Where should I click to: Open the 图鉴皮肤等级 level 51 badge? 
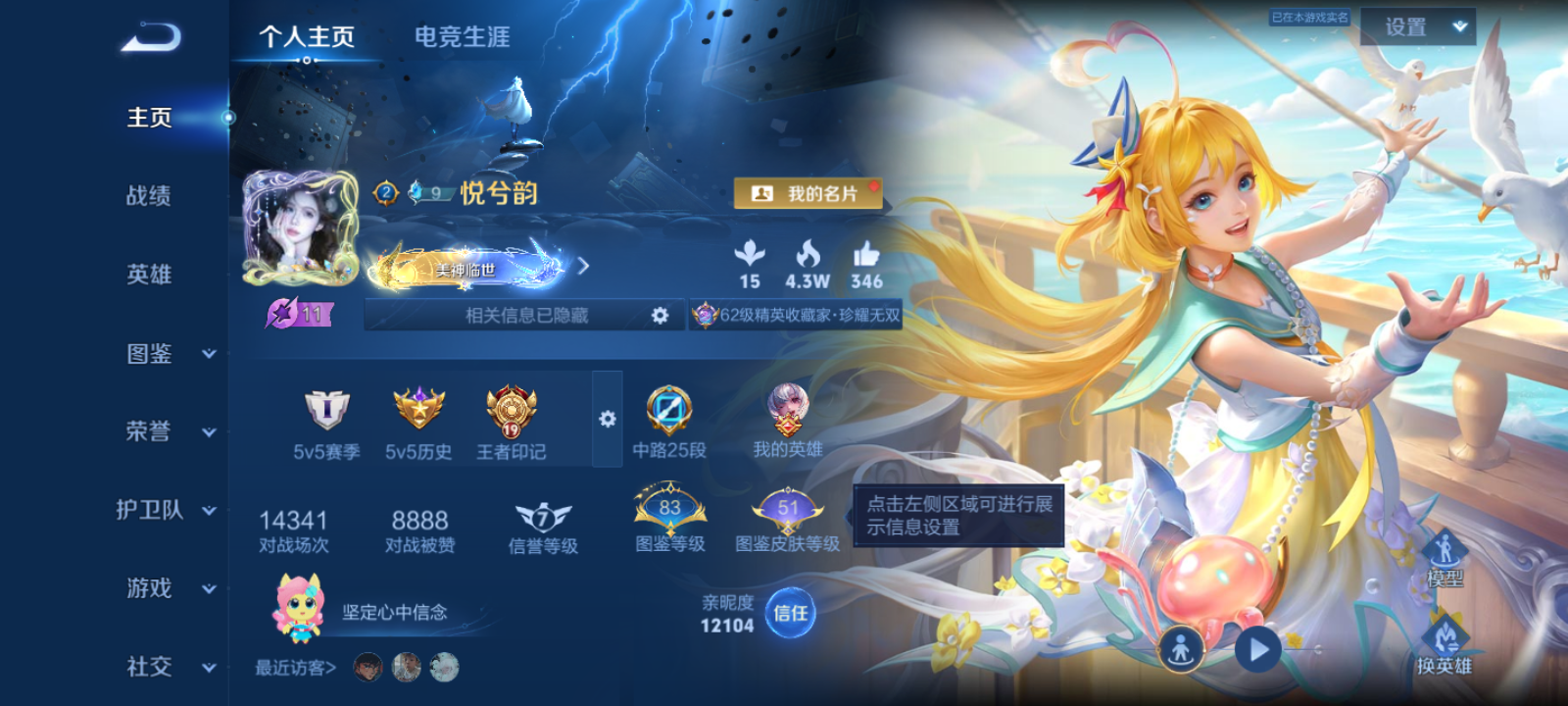790,505
